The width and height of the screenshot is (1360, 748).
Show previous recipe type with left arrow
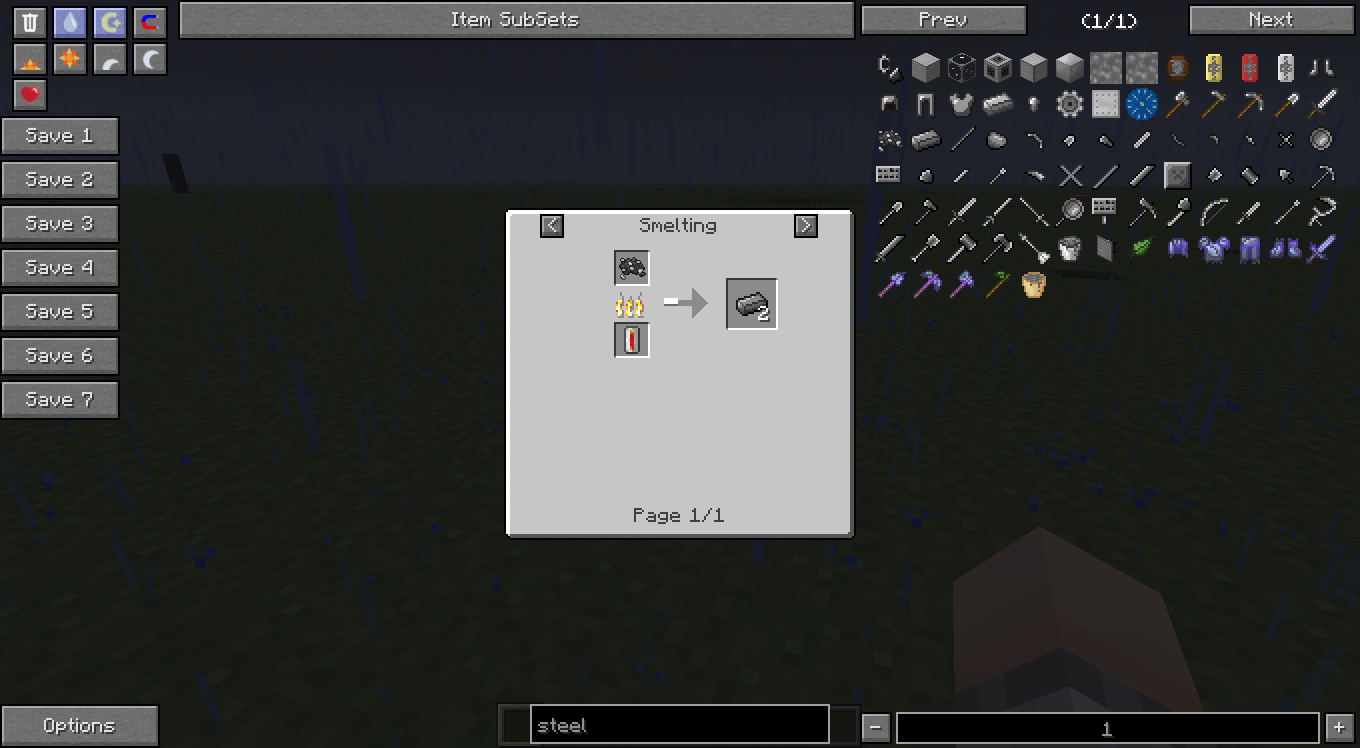click(x=552, y=226)
